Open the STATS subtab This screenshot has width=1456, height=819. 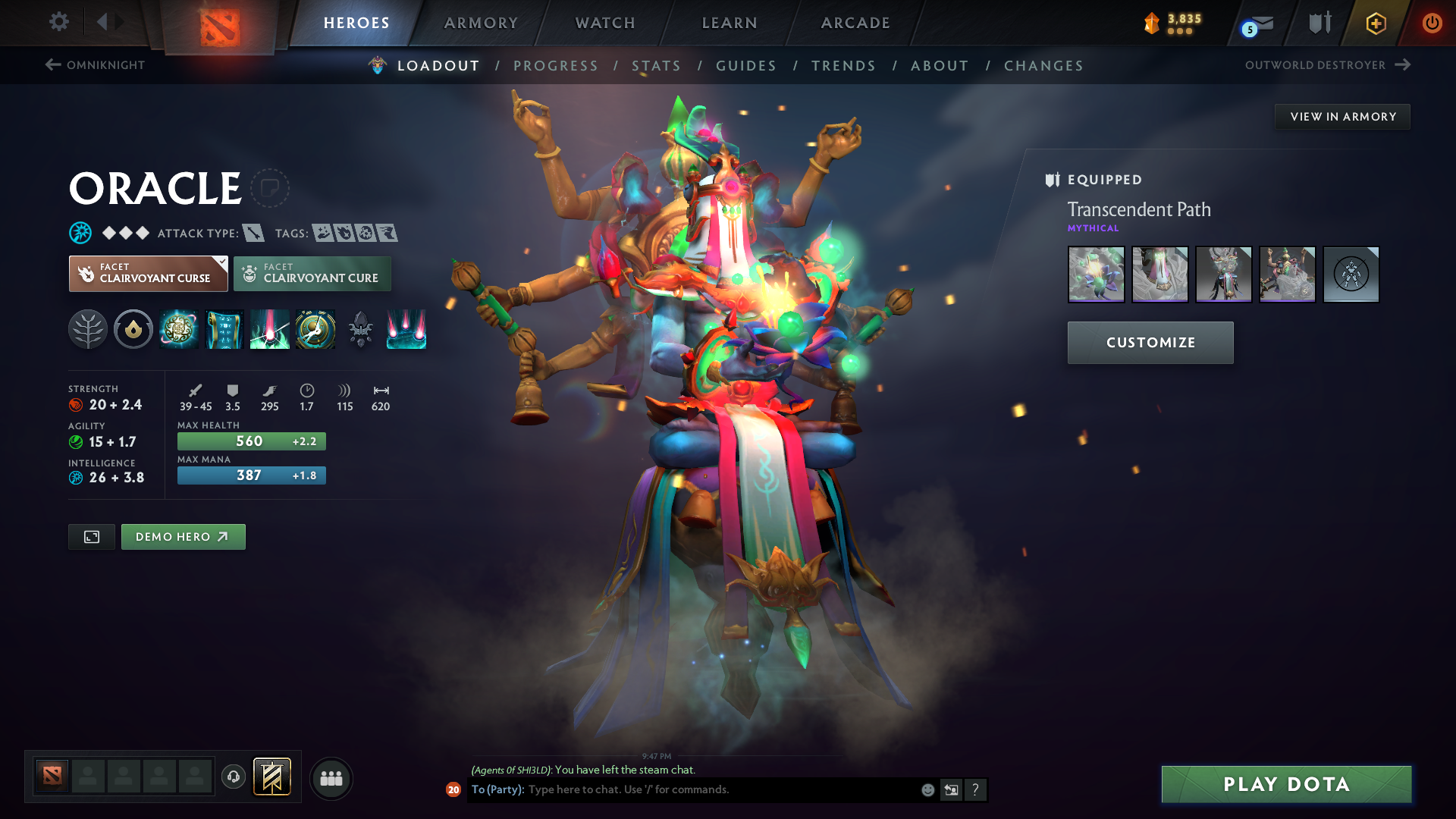click(x=656, y=65)
